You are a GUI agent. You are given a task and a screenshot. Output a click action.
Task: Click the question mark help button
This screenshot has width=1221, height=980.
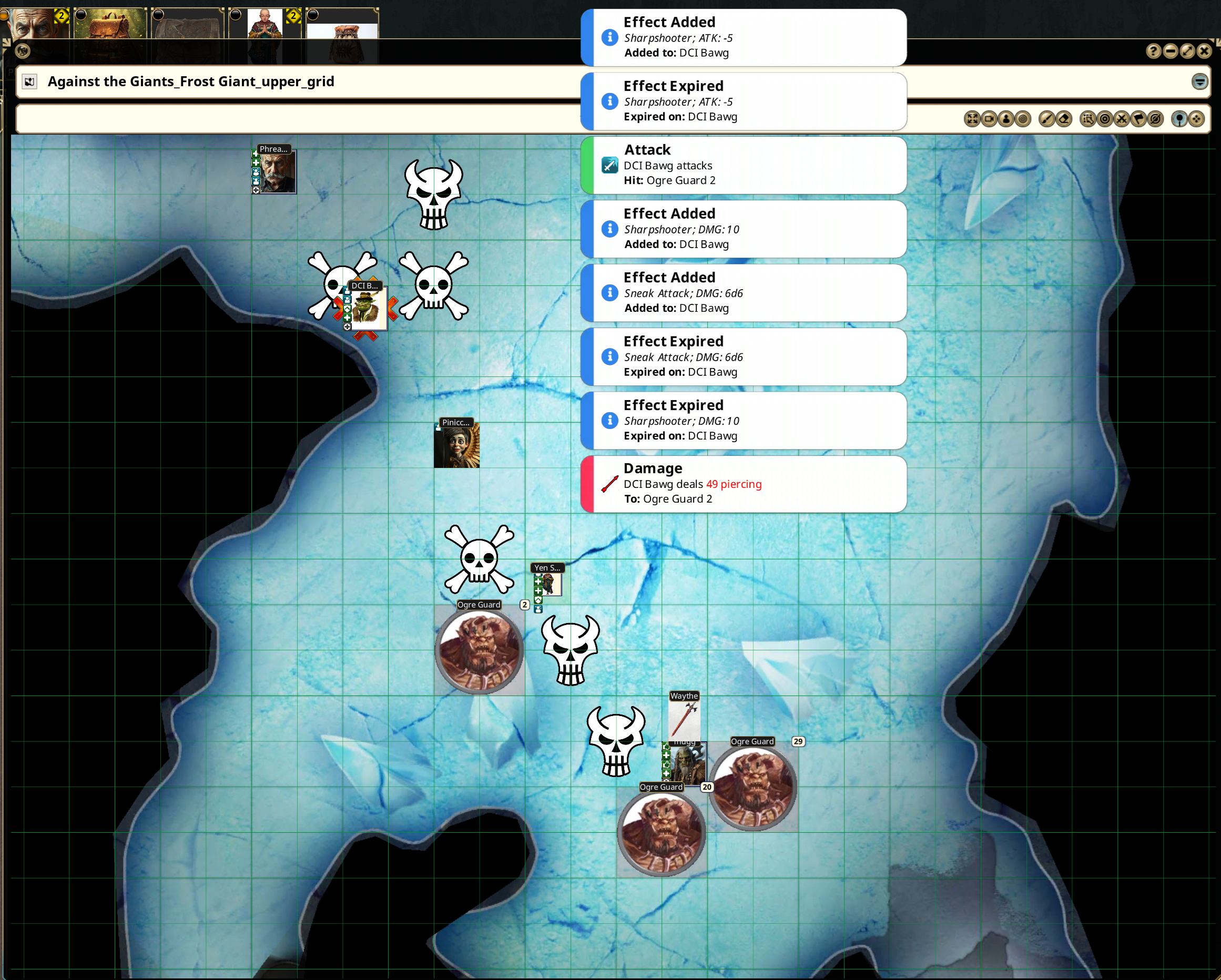(x=1154, y=52)
